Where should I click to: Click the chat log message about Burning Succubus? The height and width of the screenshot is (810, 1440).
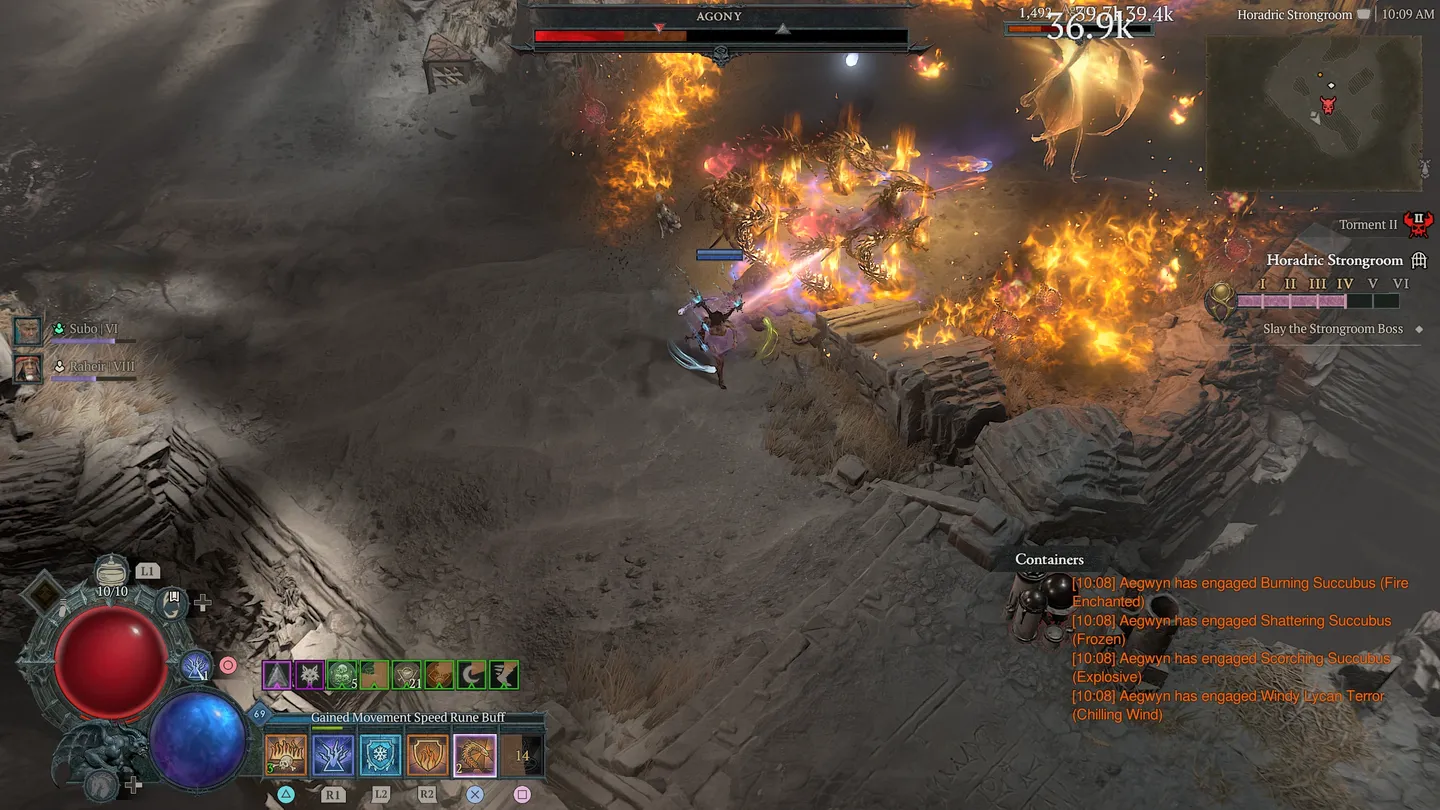[1239, 592]
